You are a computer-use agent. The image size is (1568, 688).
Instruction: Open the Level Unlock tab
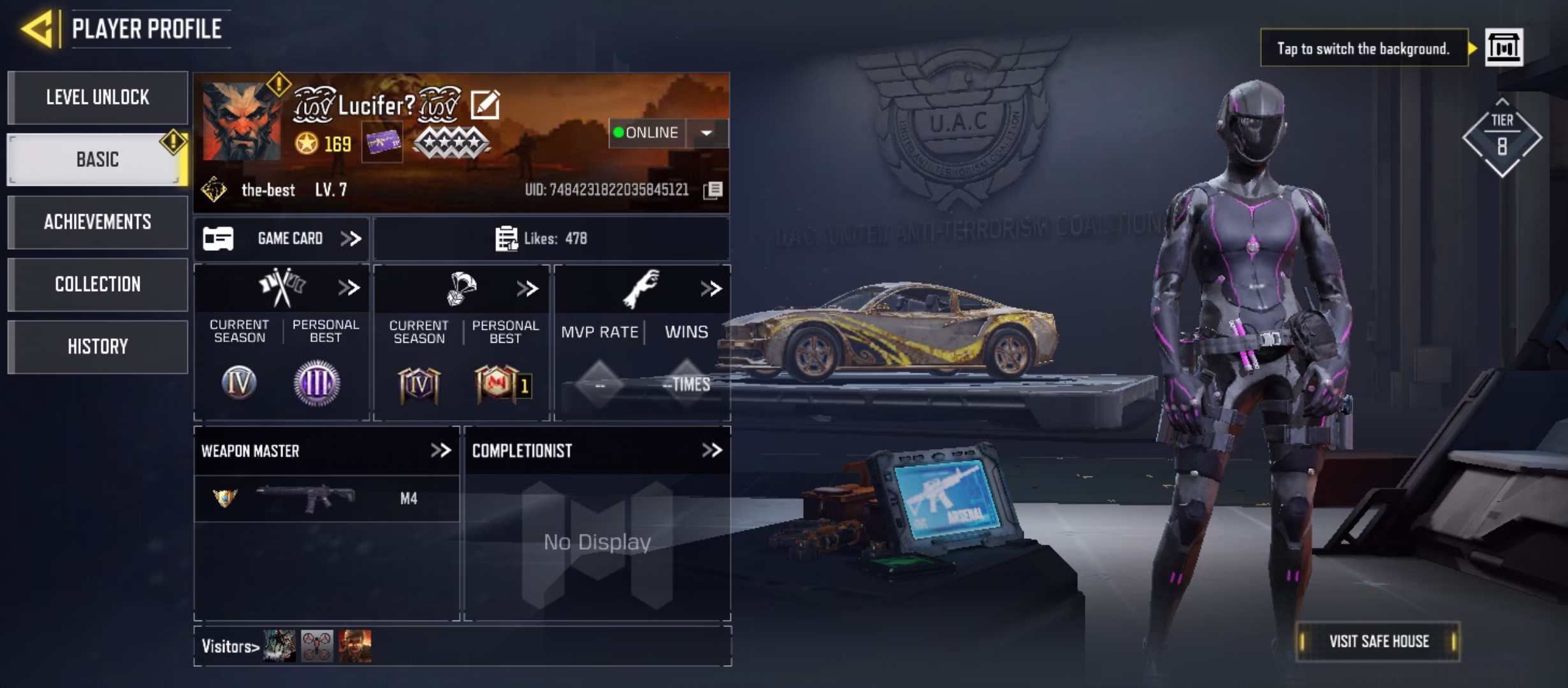pos(98,97)
